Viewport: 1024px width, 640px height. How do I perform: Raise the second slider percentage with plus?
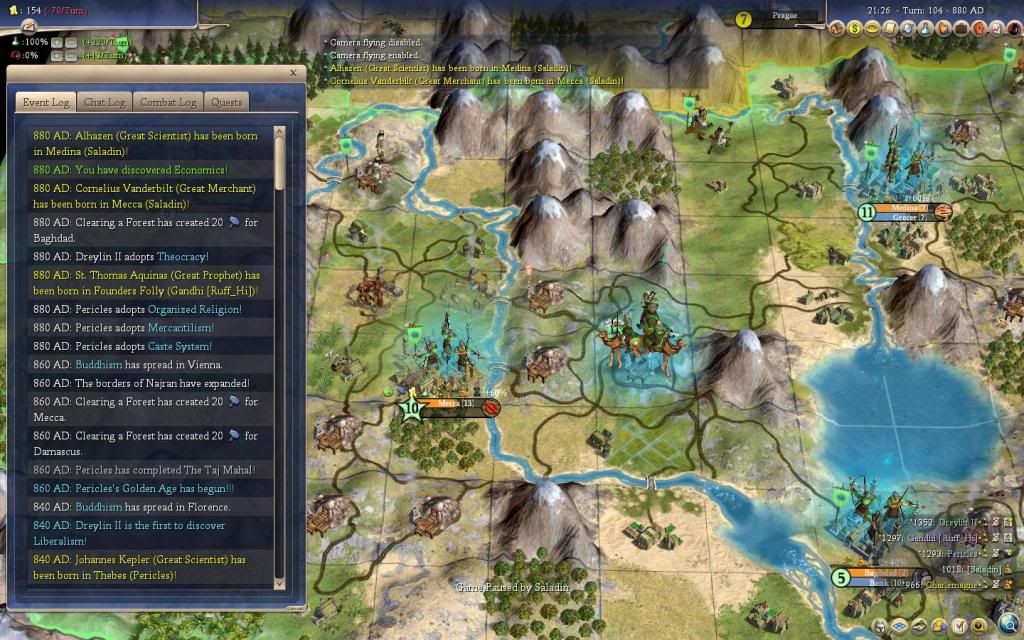pos(57,55)
